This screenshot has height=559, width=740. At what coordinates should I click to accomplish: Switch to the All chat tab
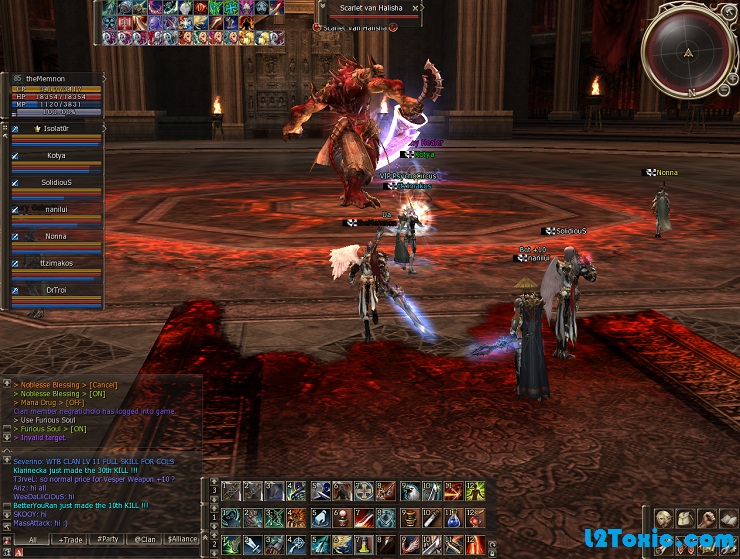click(x=32, y=539)
